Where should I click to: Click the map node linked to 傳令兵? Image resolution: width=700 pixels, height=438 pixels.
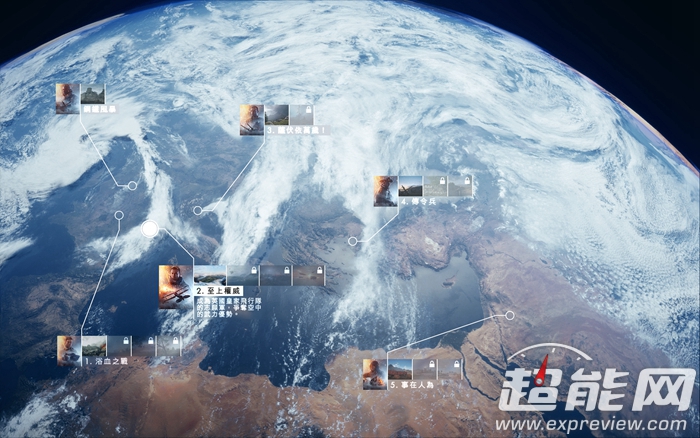tap(352, 241)
